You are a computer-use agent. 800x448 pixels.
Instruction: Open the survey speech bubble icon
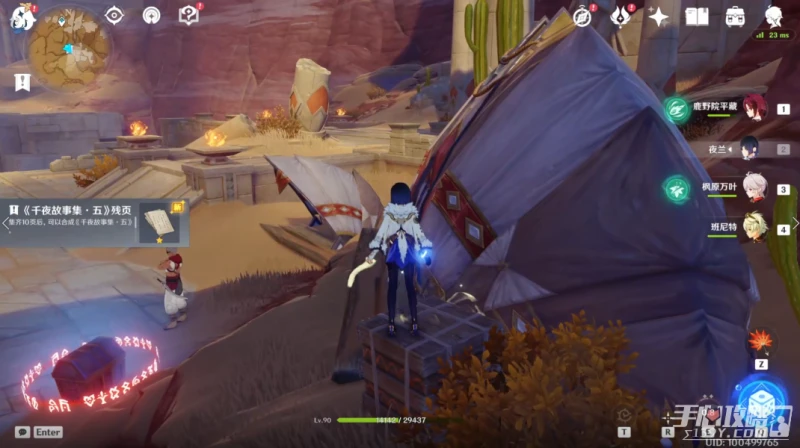(x=188, y=15)
